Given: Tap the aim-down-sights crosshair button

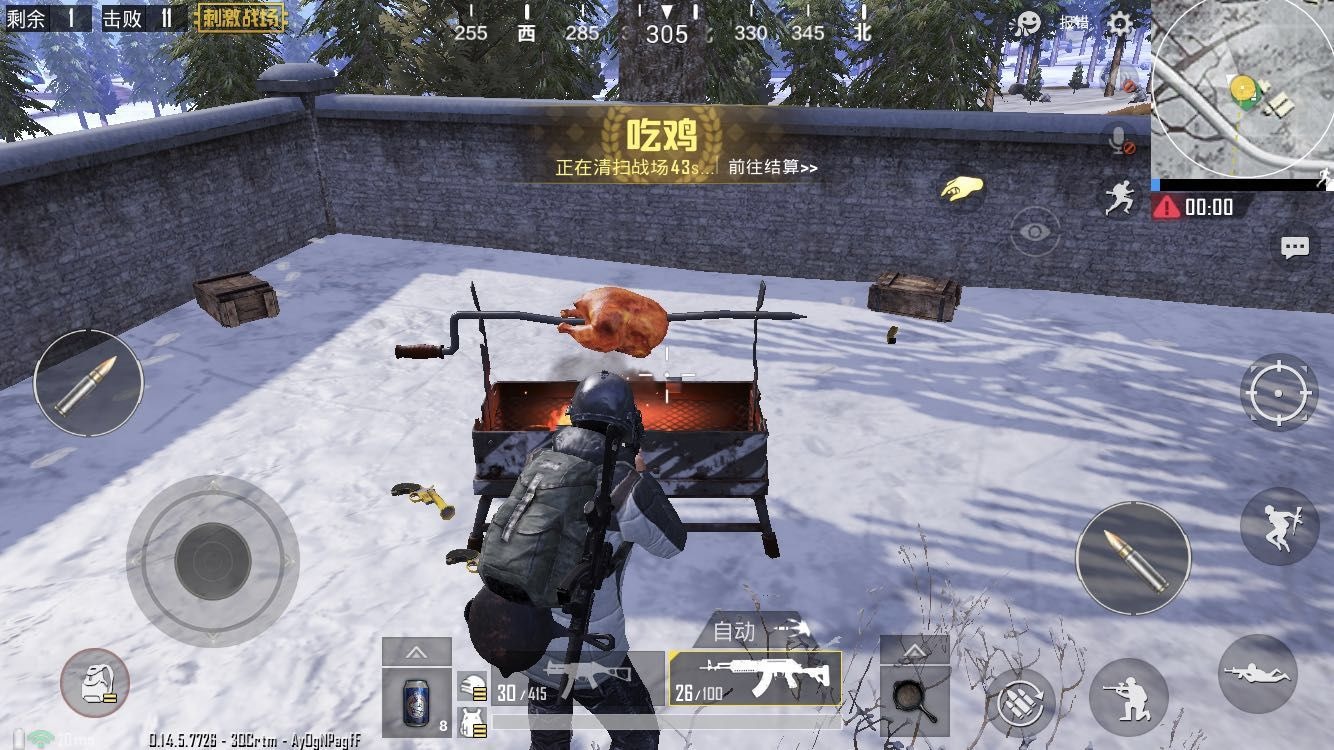Looking at the screenshot, I should (x=1279, y=392).
